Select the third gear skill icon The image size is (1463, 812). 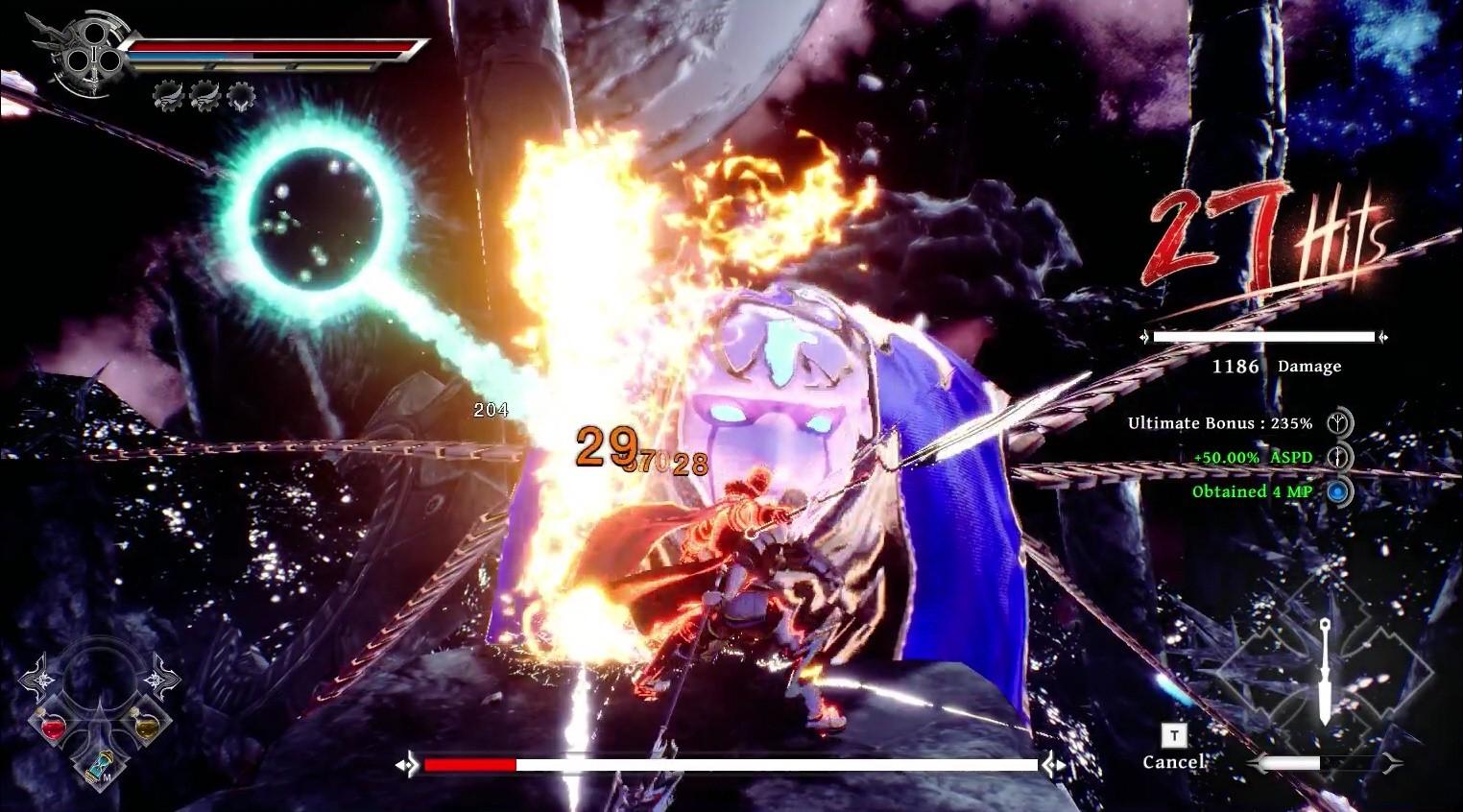pyautogui.click(x=239, y=95)
